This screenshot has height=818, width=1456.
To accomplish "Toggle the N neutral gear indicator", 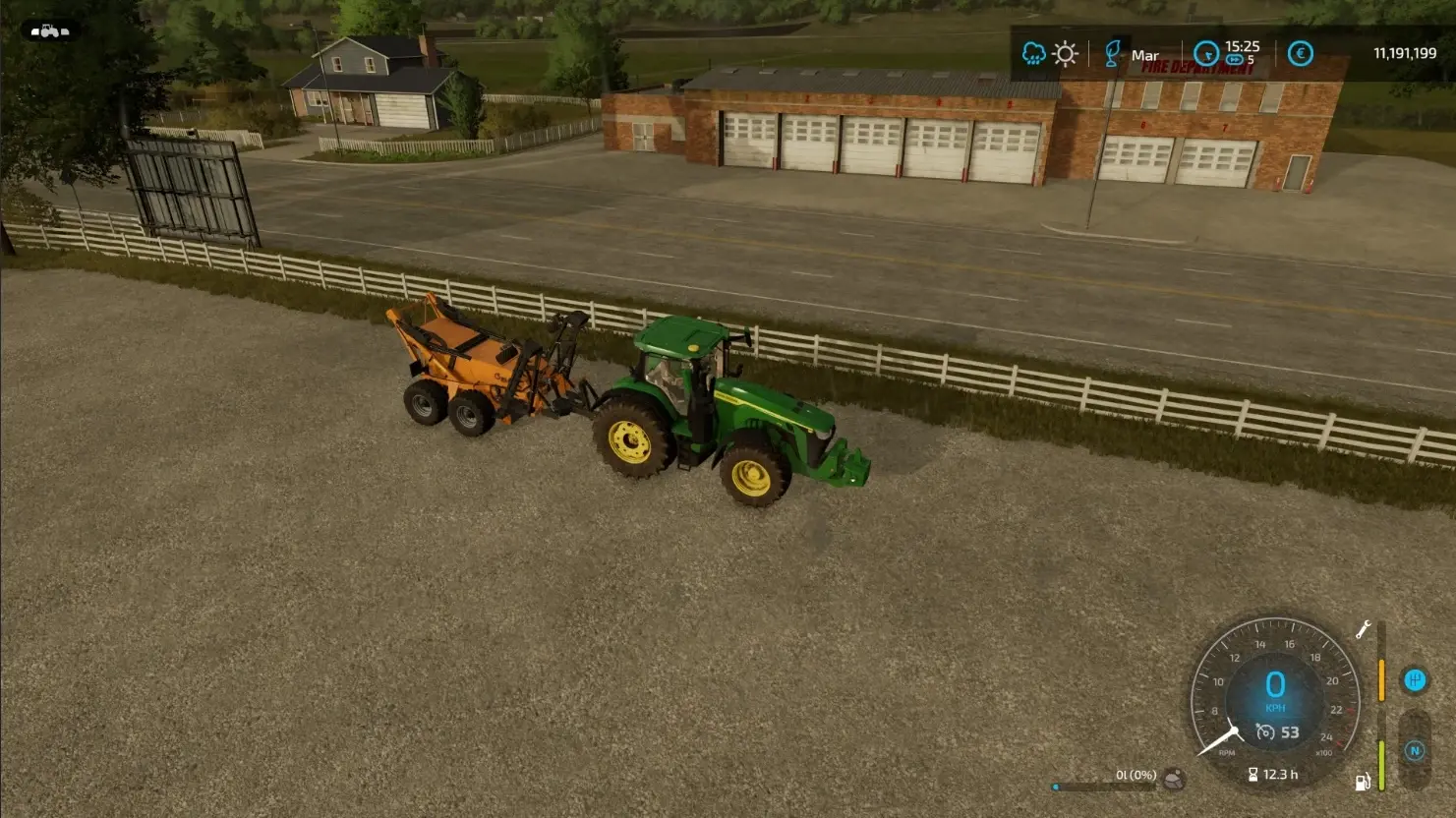I will click(x=1413, y=749).
